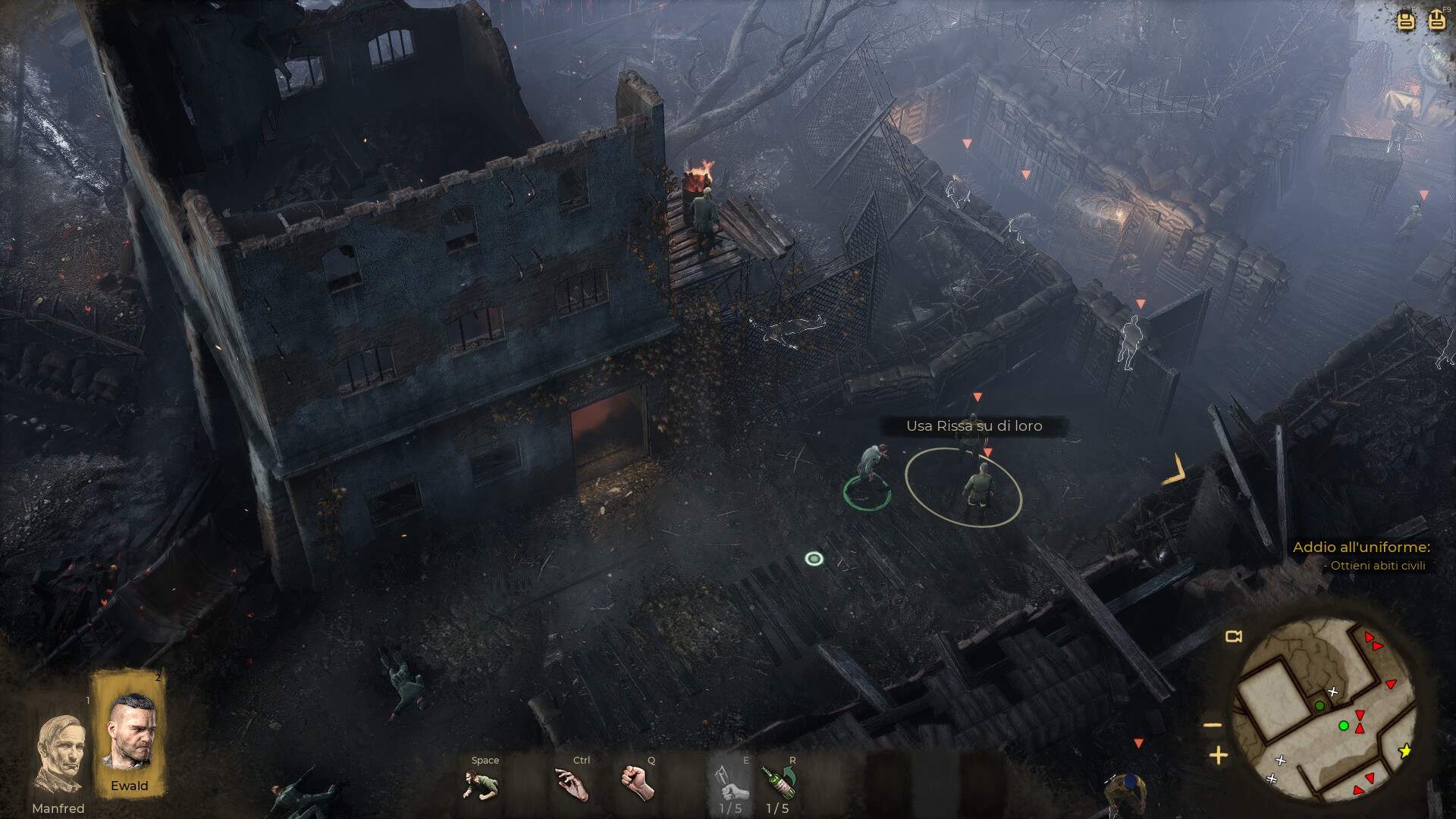Viewport: 1456px width, 819px height.
Task: Click the circular minimap
Action: coord(1325,710)
